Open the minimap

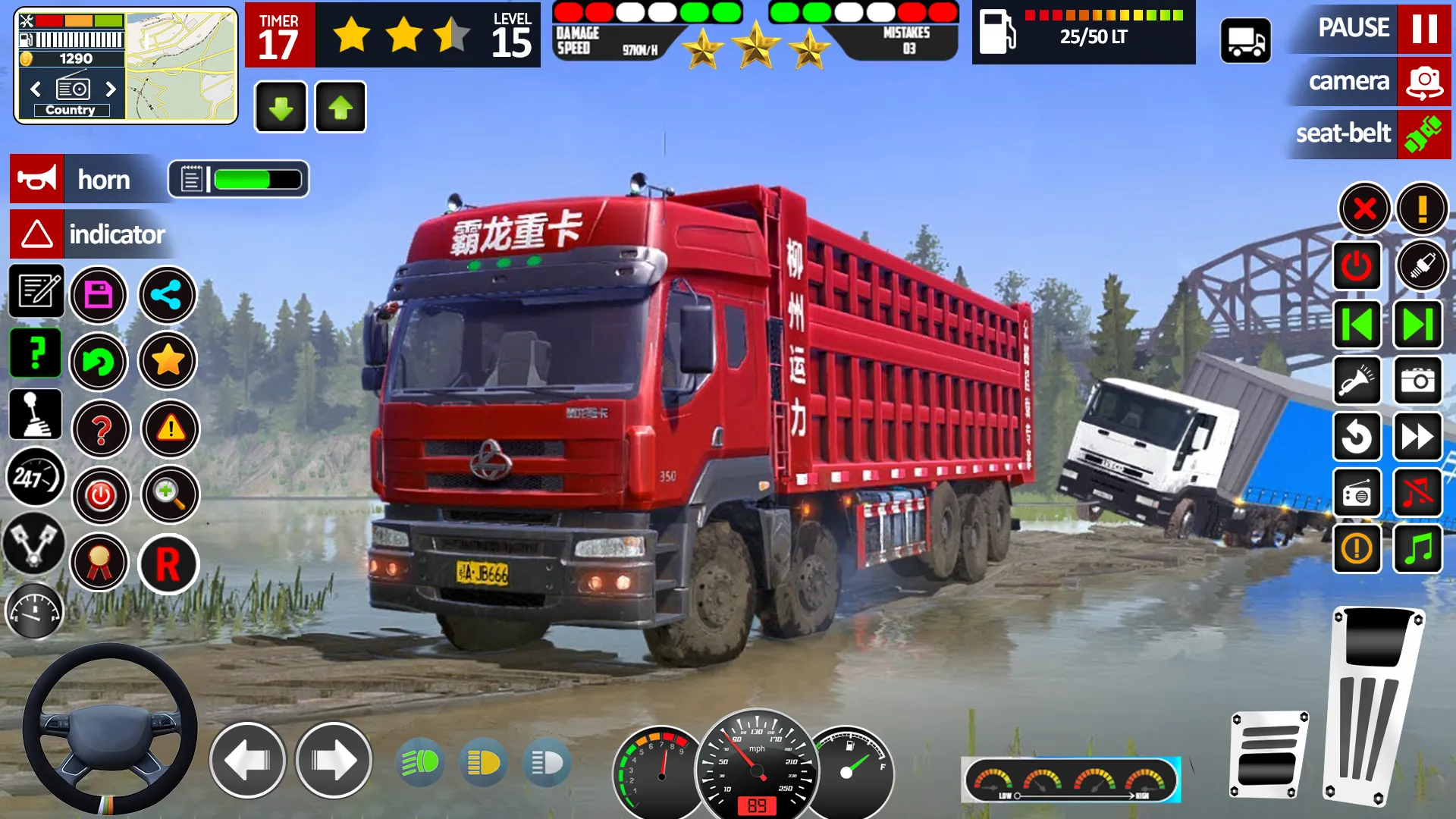pos(182,67)
